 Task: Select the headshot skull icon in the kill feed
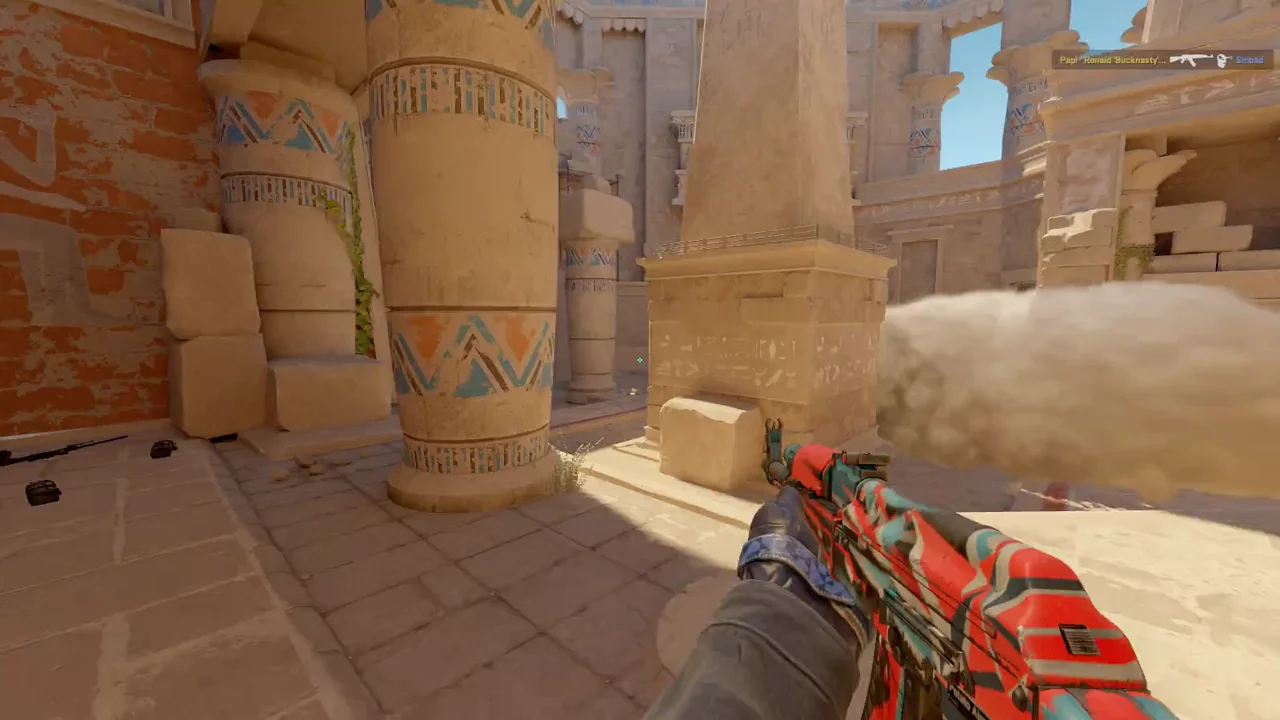pyautogui.click(x=1222, y=60)
